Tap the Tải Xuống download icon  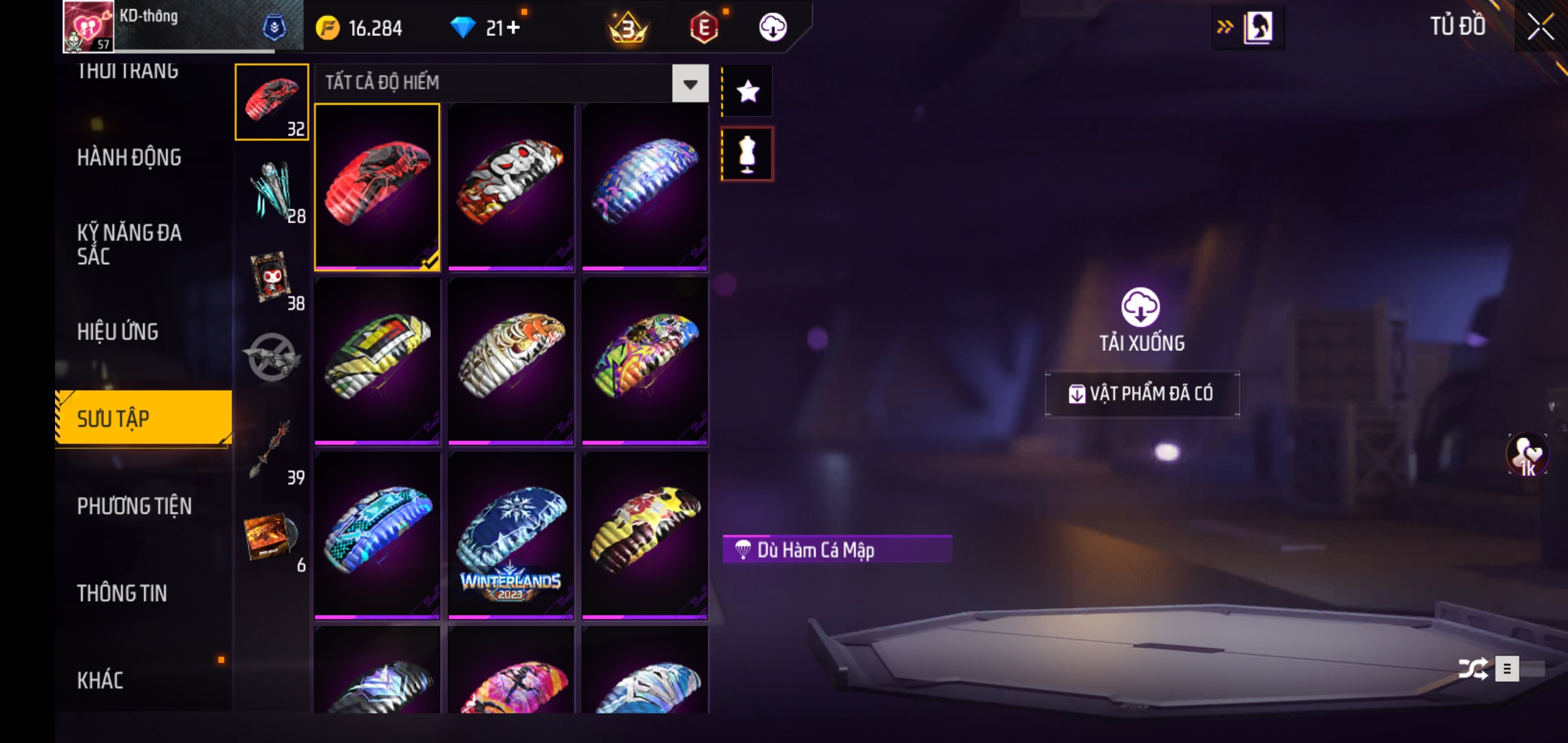pos(1141,307)
